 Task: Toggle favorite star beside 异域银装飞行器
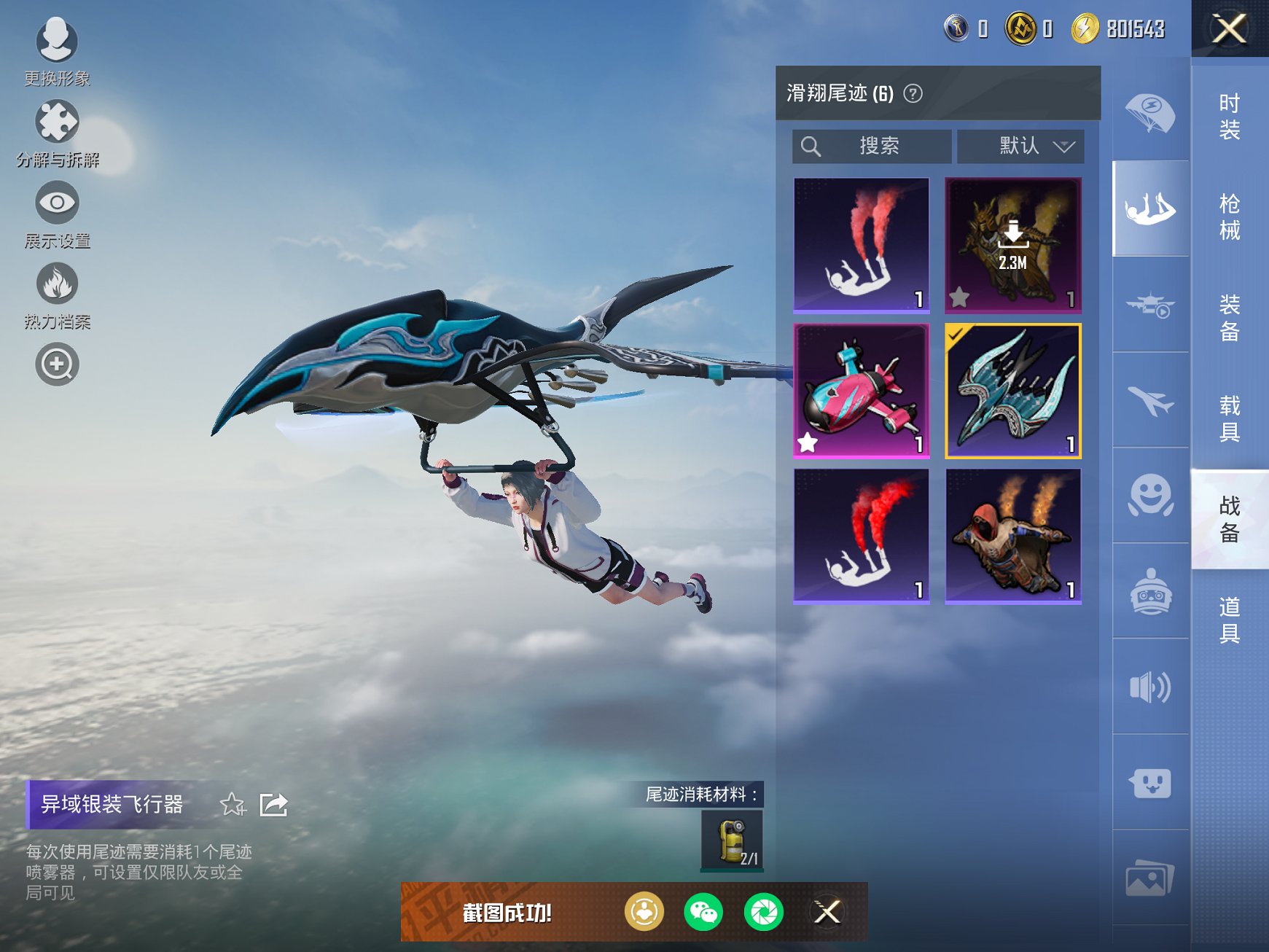pyautogui.click(x=233, y=805)
